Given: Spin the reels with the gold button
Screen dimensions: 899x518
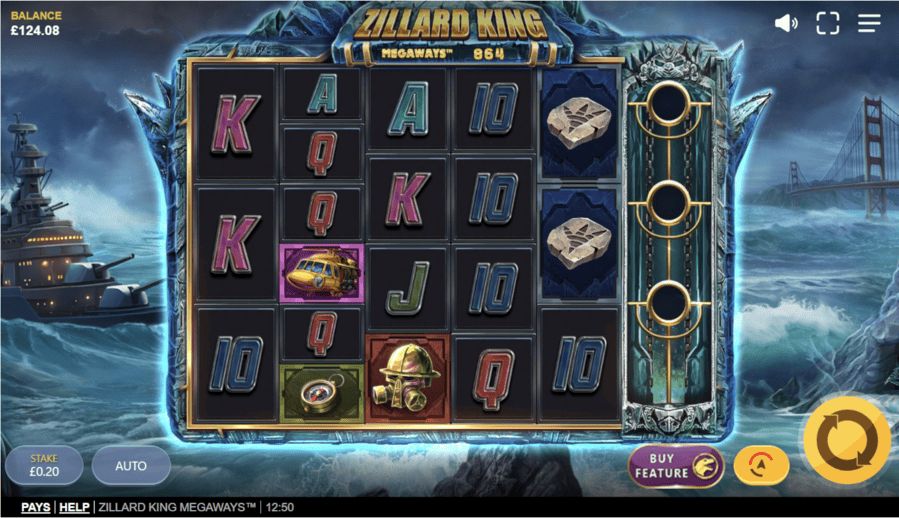Looking at the screenshot, I should click(x=846, y=440).
